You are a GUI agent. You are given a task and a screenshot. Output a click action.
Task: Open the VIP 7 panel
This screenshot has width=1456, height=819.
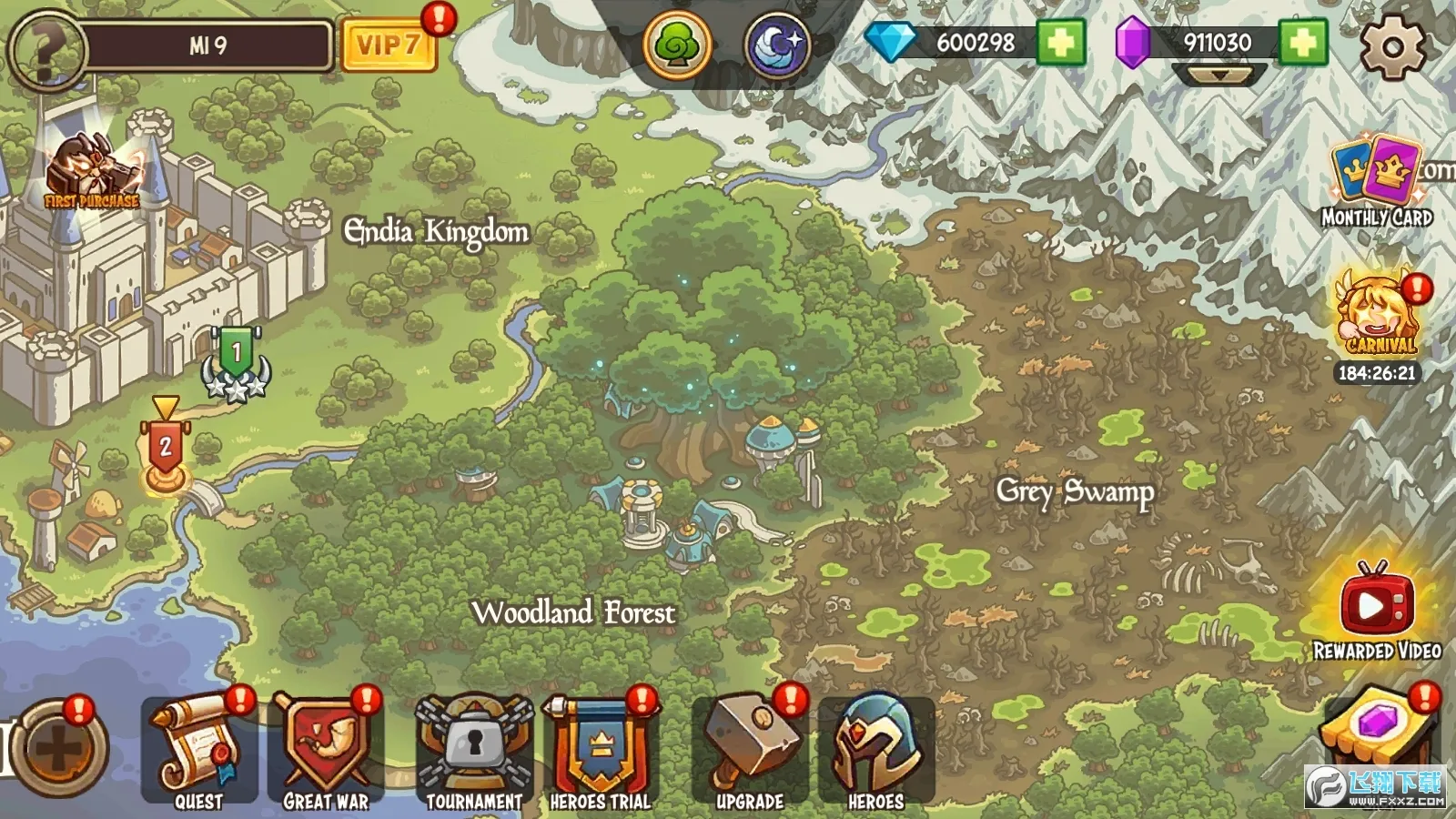(x=388, y=45)
